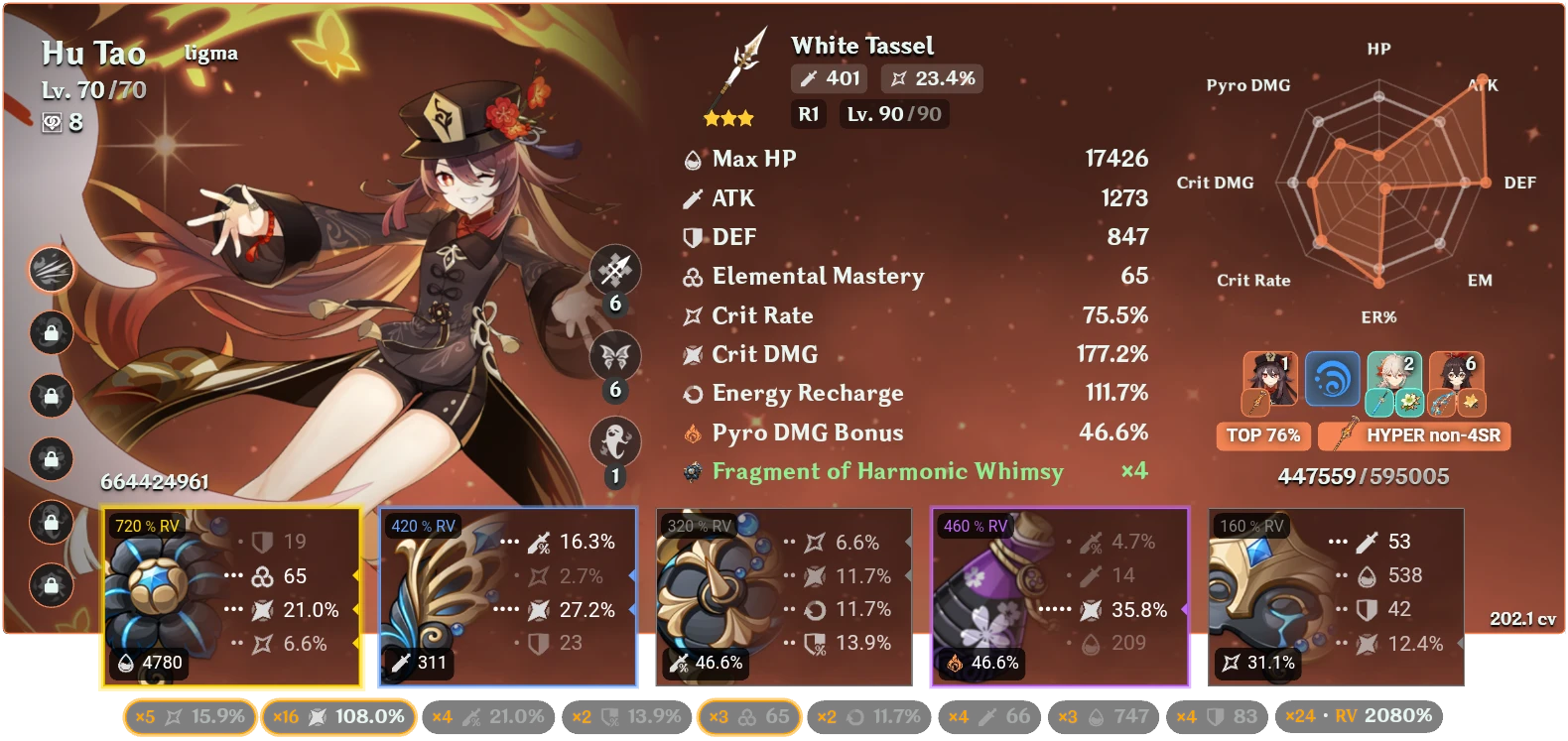Open the Hydro element icon in the party lineup
Image resolution: width=1568 pixels, height=741 pixels.
click(x=1334, y=380)
